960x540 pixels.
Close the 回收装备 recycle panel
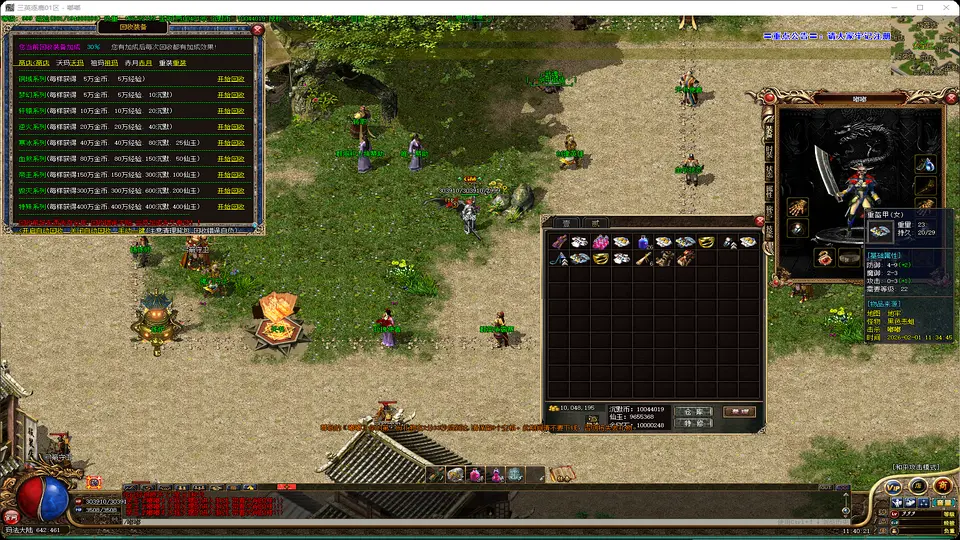point(257,29)
